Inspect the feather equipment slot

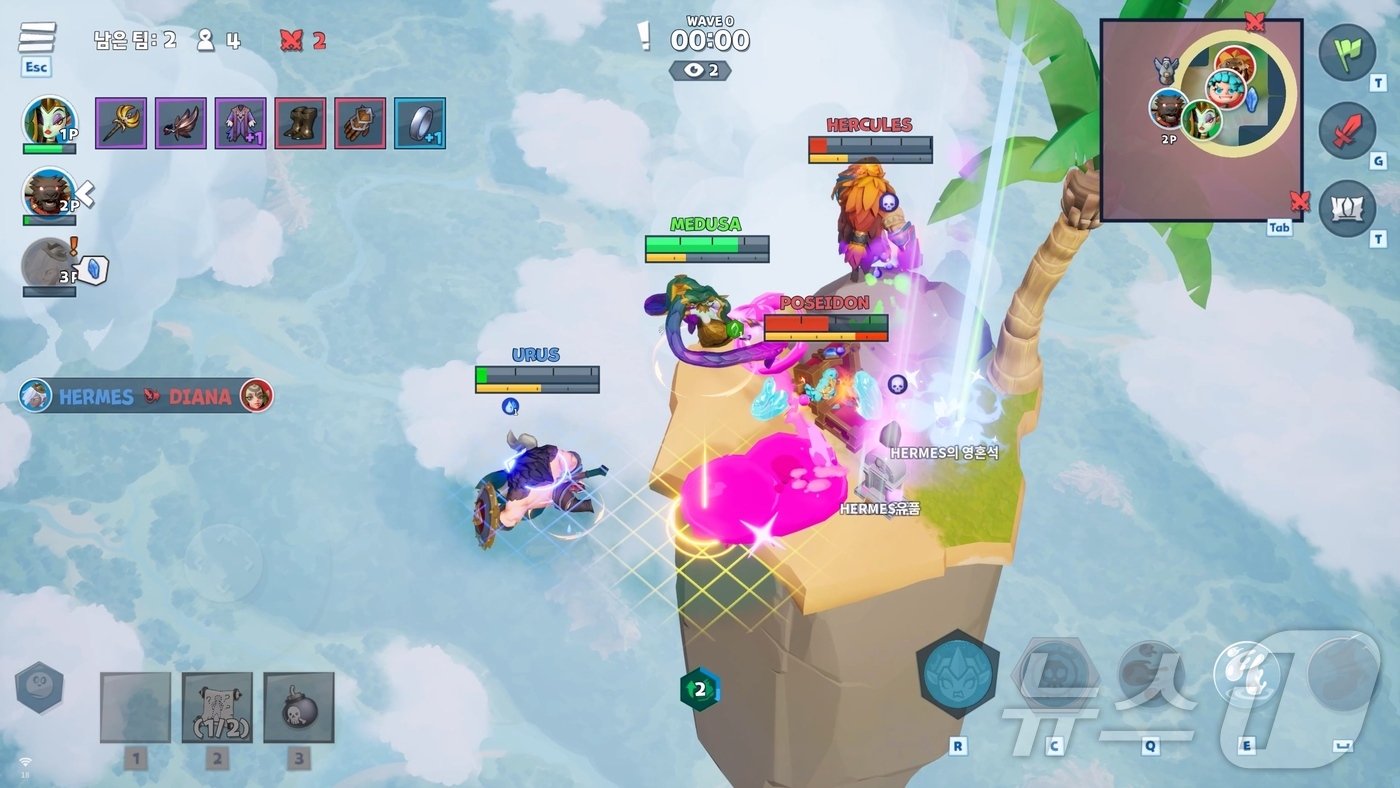tap(181, 123)
